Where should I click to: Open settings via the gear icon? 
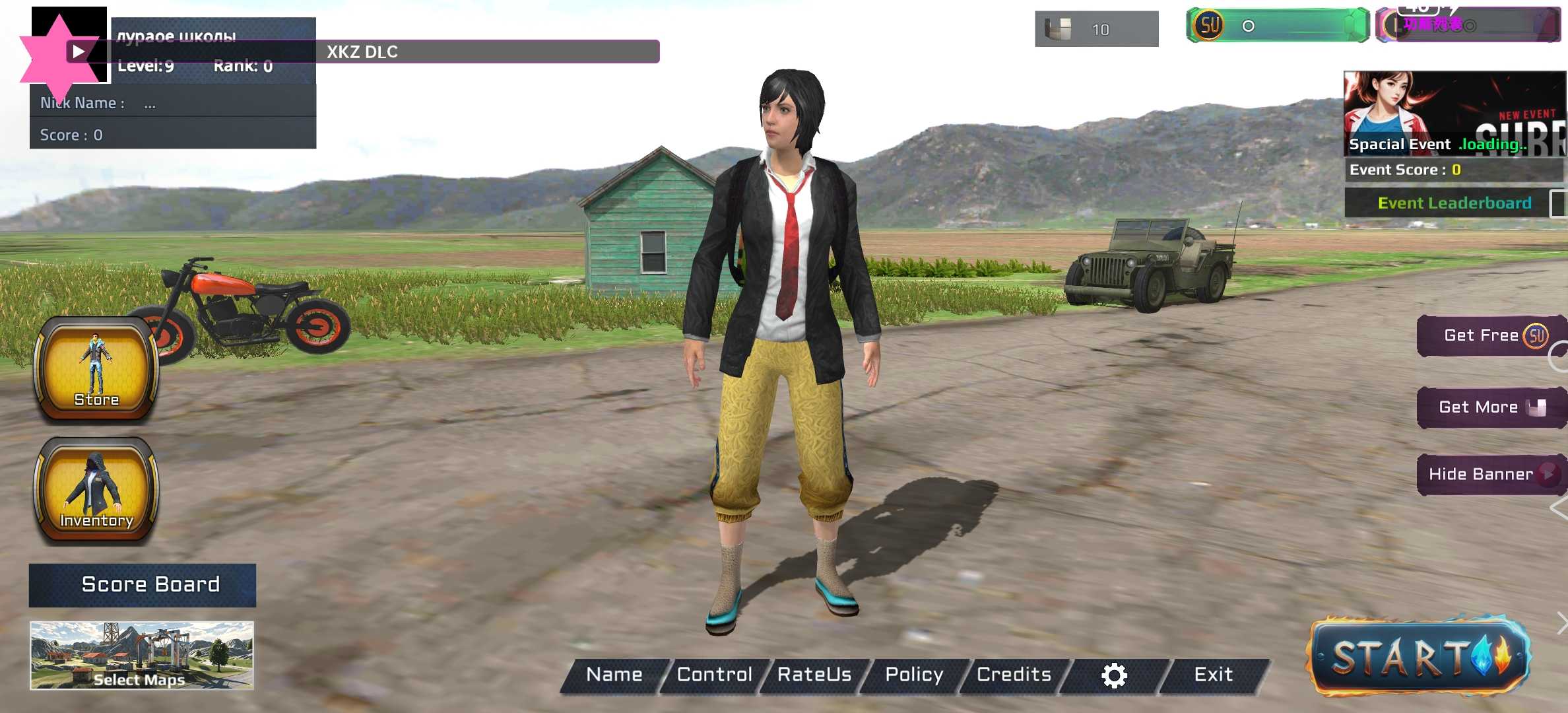1114,675
